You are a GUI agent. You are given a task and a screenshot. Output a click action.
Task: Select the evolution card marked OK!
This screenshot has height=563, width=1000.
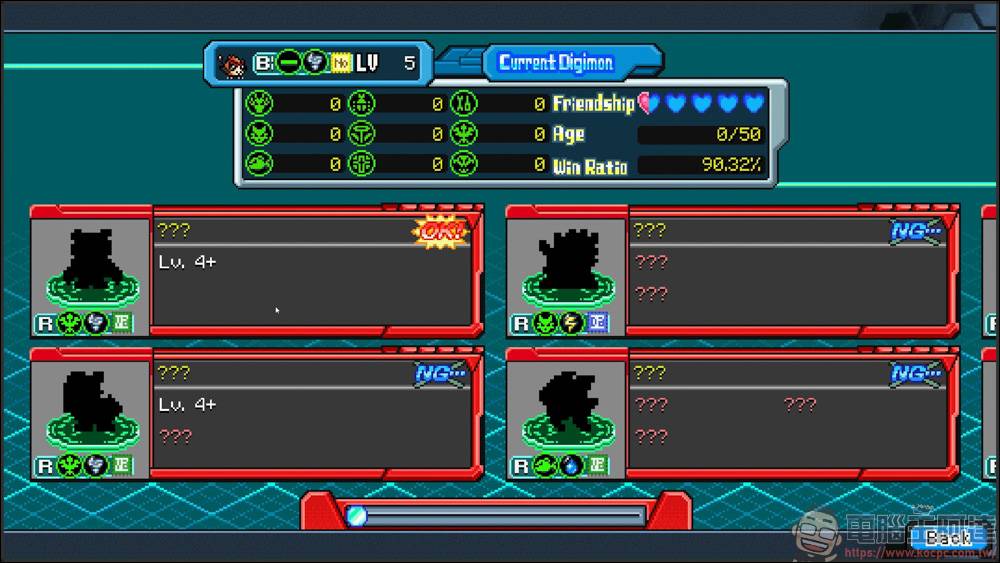pos(256,271)
